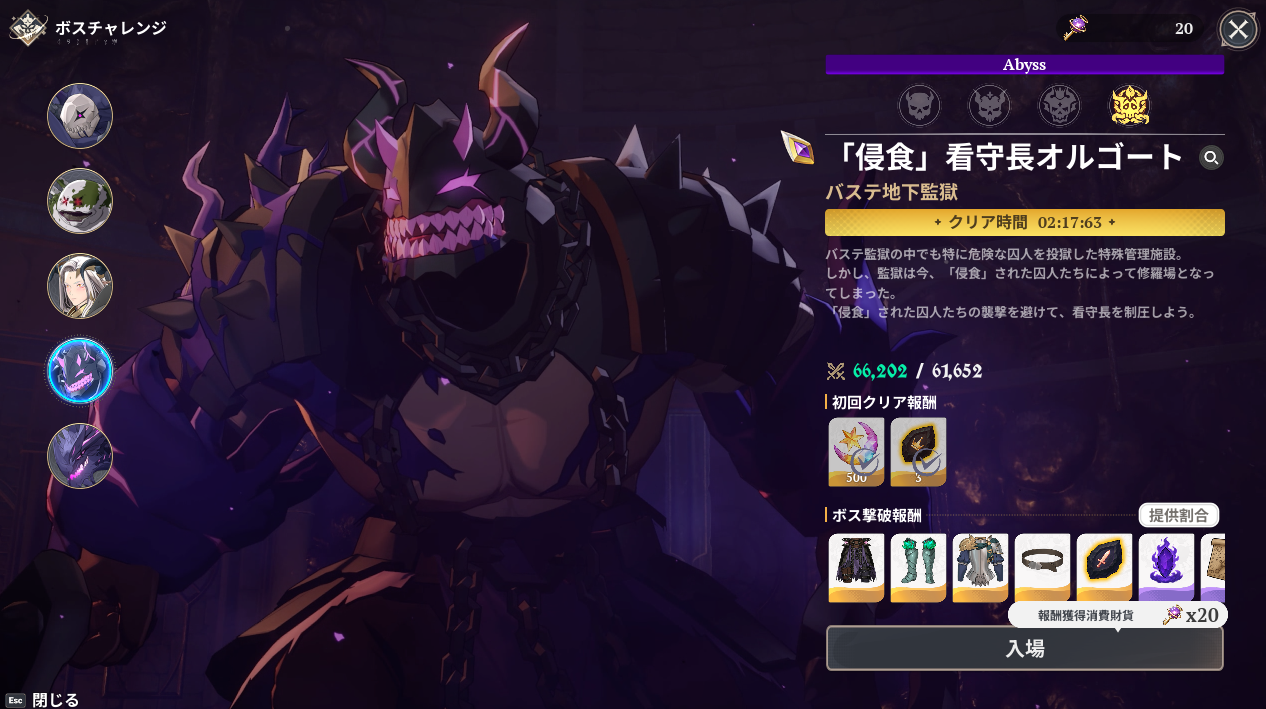Pick the highlighted purple-toothed warden portrait

coord(80,371)
